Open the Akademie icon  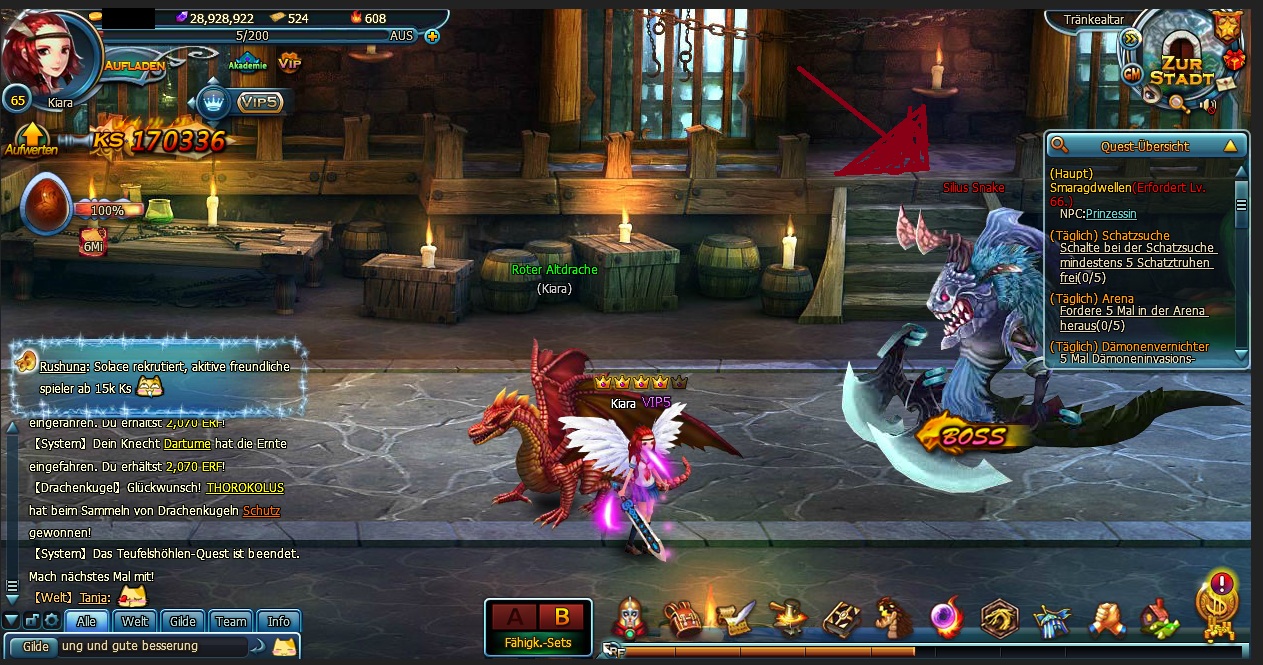click(247, 62)
